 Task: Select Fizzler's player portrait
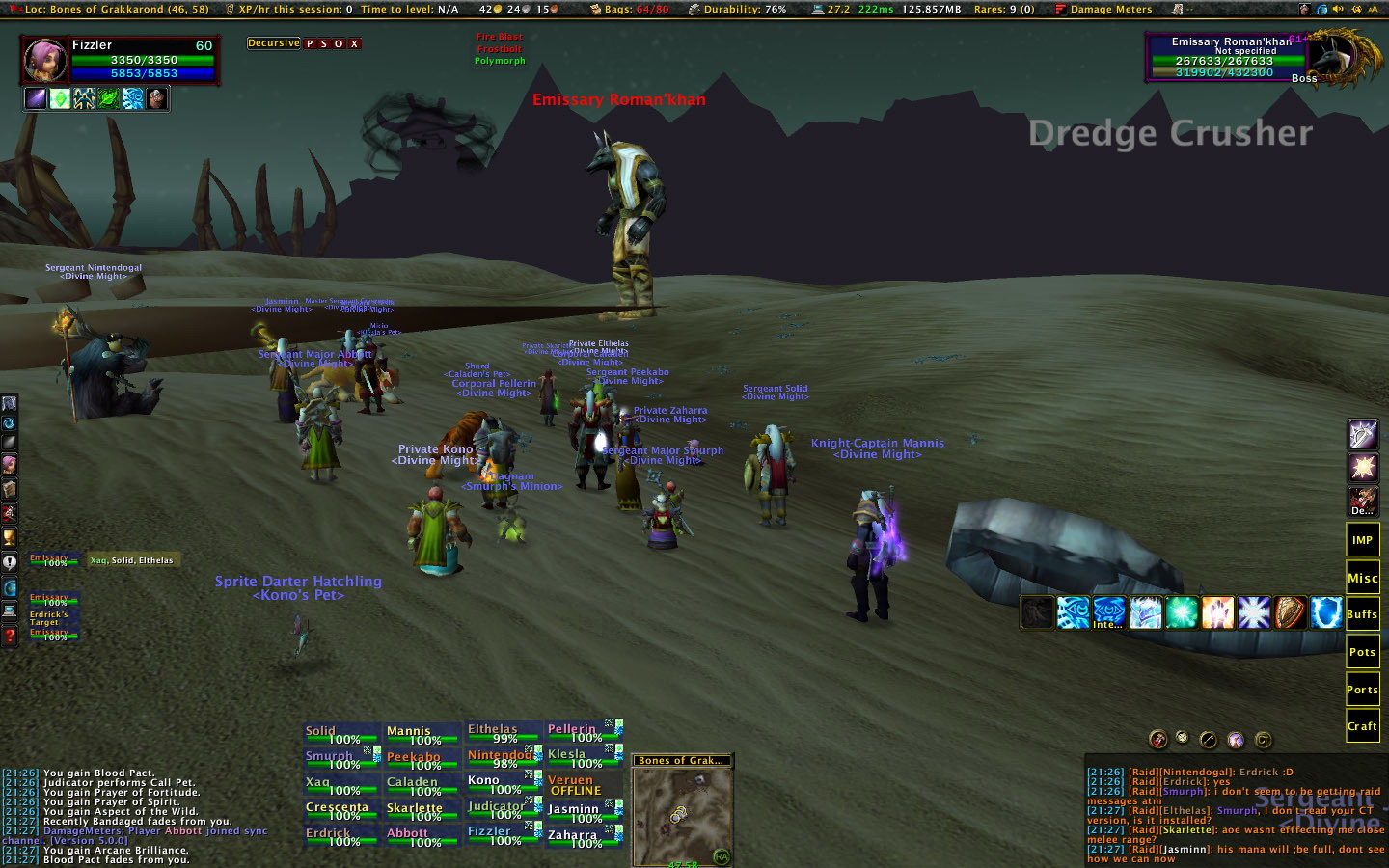click(x=44, y=60)
